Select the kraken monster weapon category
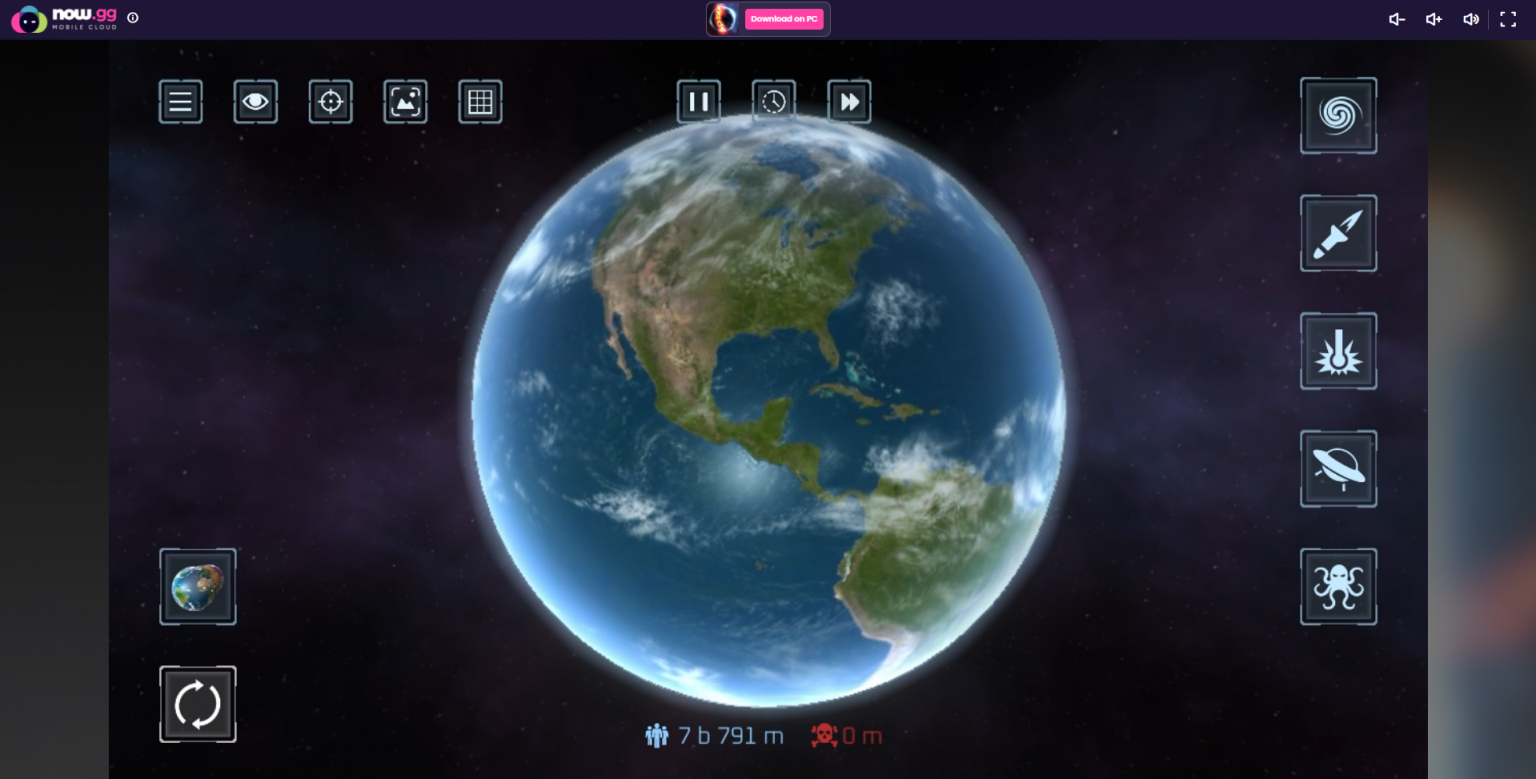The width and height of the screenshot is (1536, 779). pos(1338,587)
